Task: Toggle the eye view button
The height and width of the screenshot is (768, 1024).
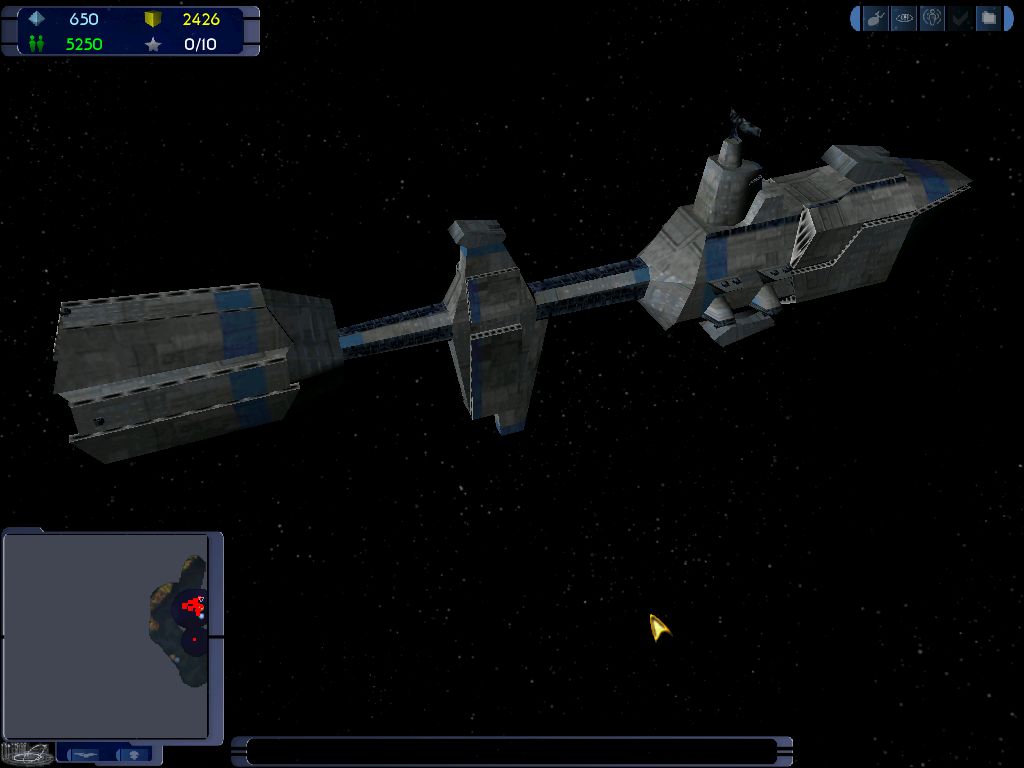Action: pos(904,18)
